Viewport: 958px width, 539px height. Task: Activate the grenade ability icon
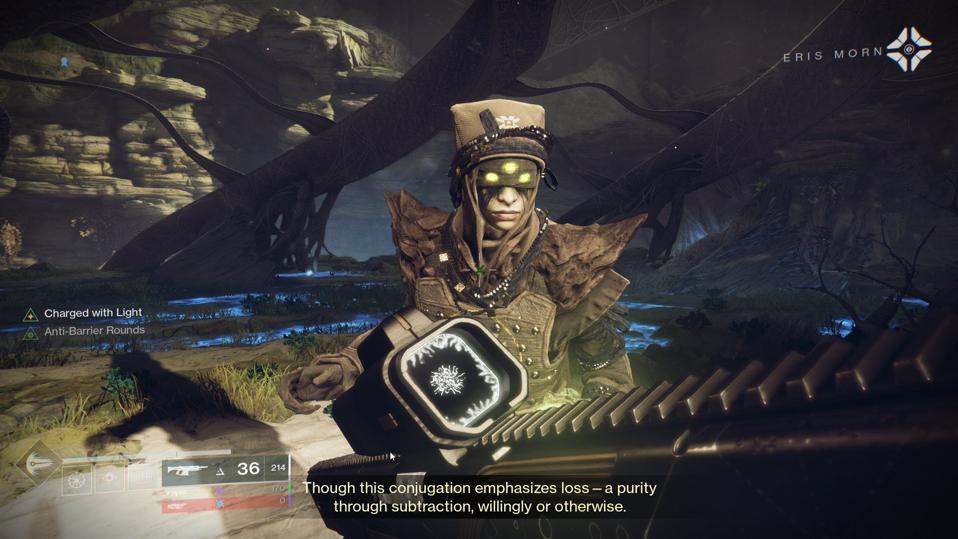point(77,477)
